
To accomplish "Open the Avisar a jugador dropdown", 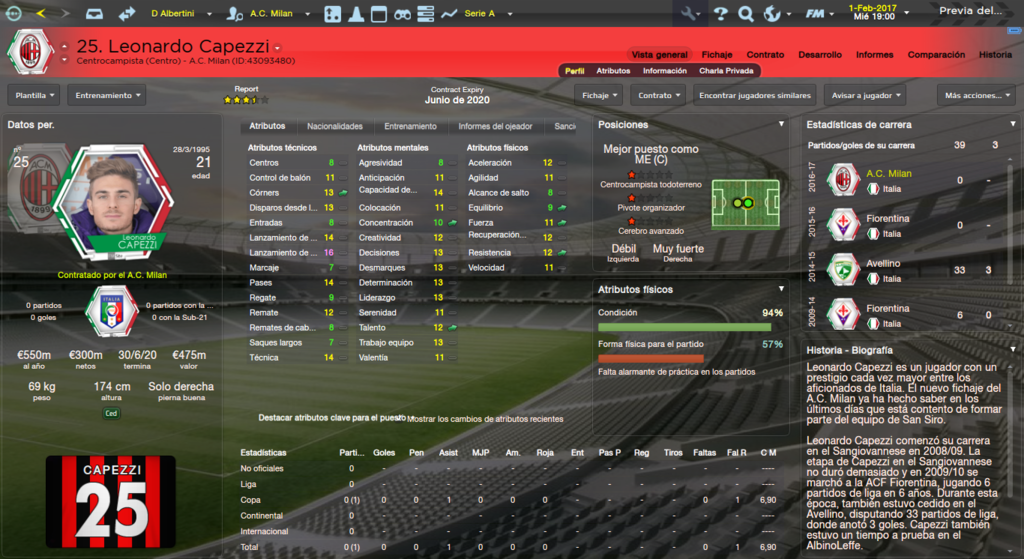I will click(865, 95).
